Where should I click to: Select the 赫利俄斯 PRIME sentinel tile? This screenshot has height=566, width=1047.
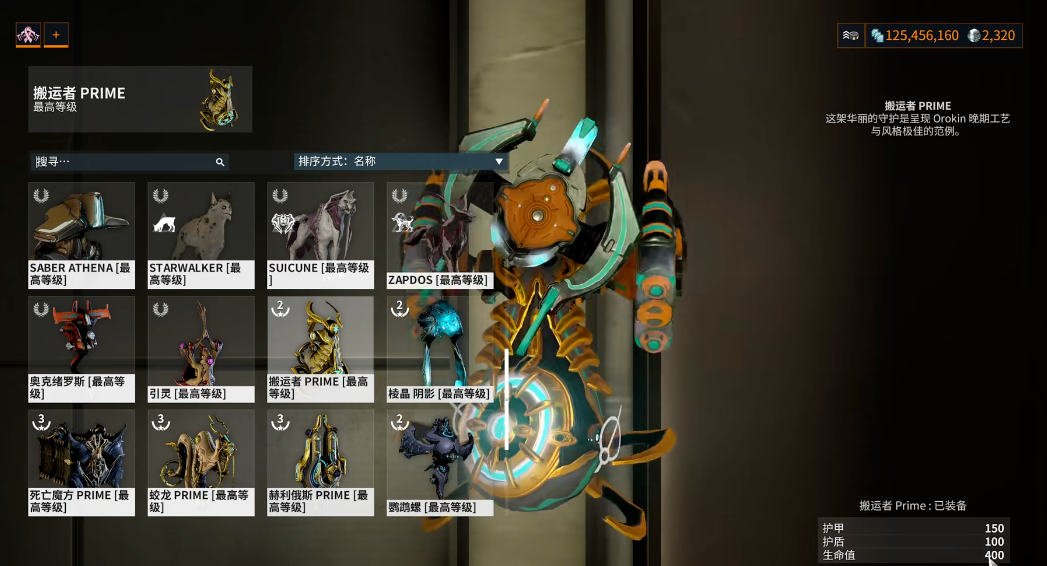coord(320,463)
